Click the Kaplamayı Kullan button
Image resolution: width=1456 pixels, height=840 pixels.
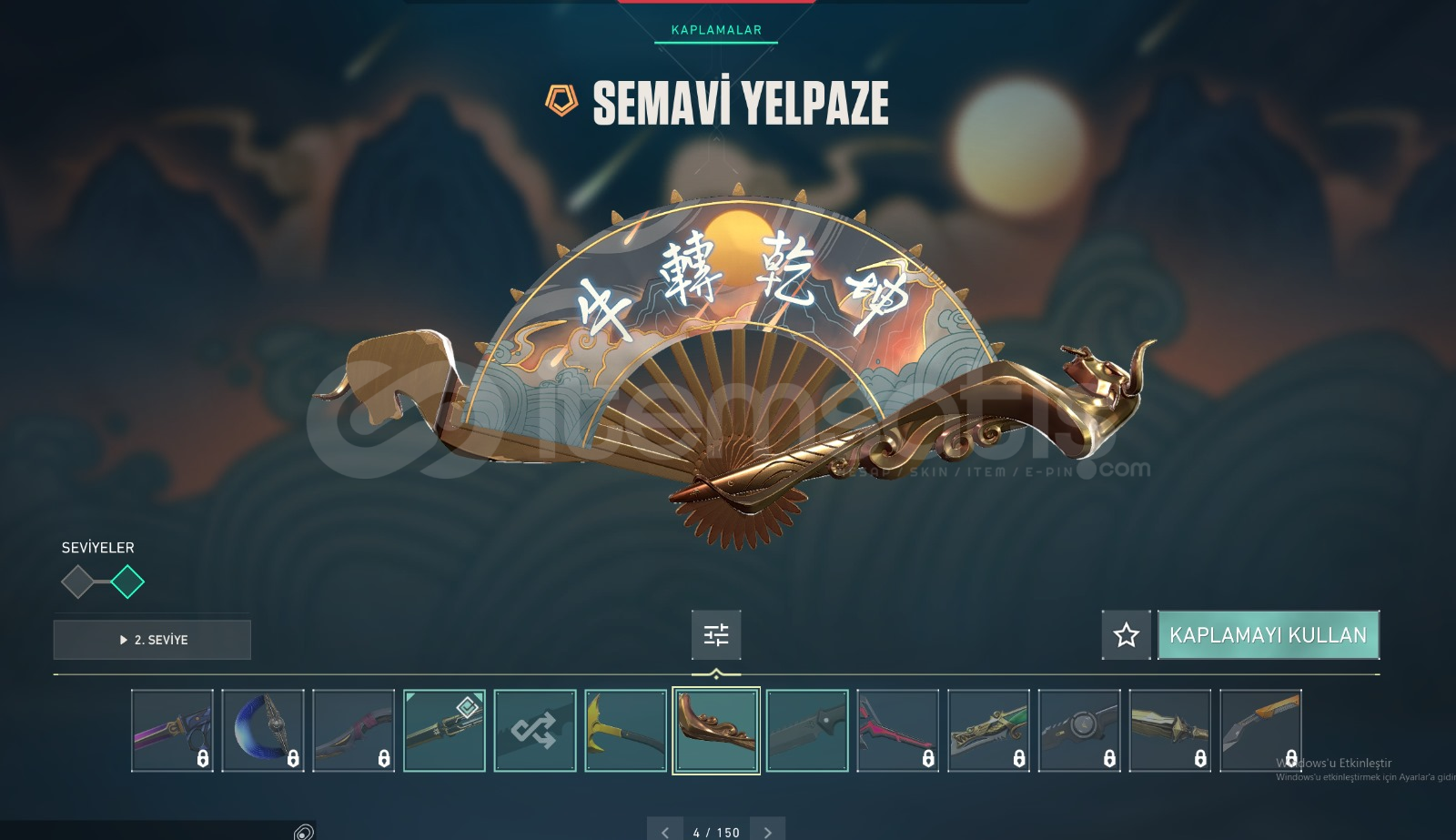[x=1268, y=634]
